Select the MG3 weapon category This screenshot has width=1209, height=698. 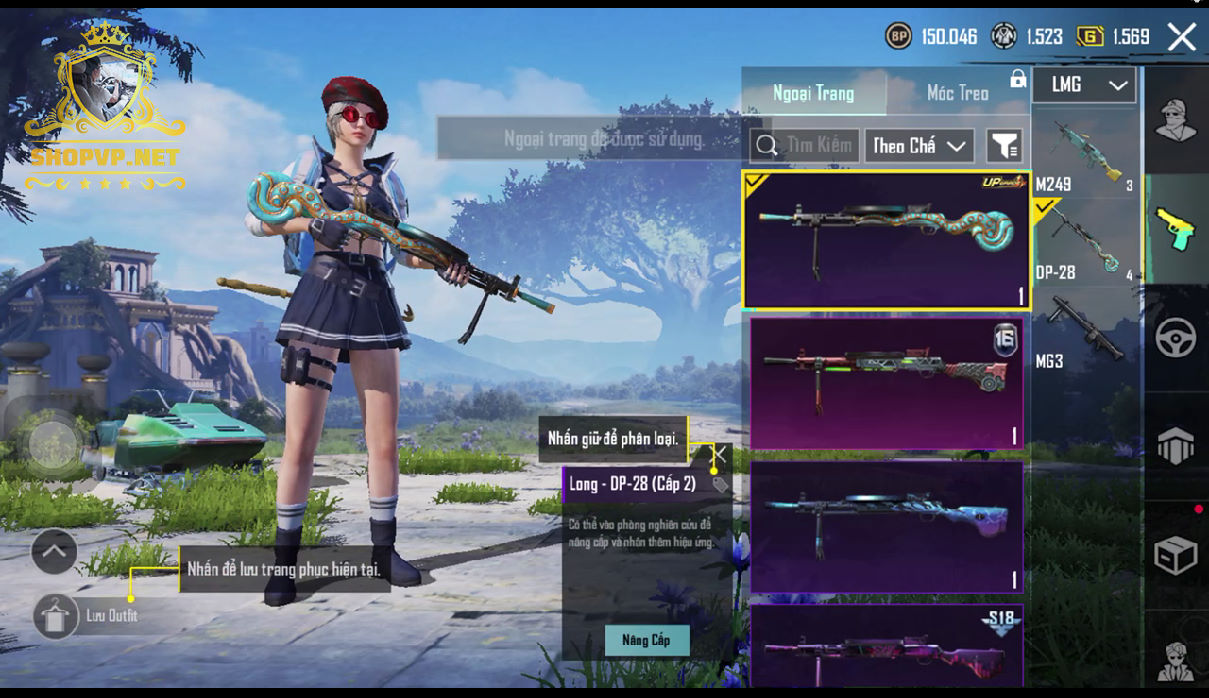(1085, 332)
